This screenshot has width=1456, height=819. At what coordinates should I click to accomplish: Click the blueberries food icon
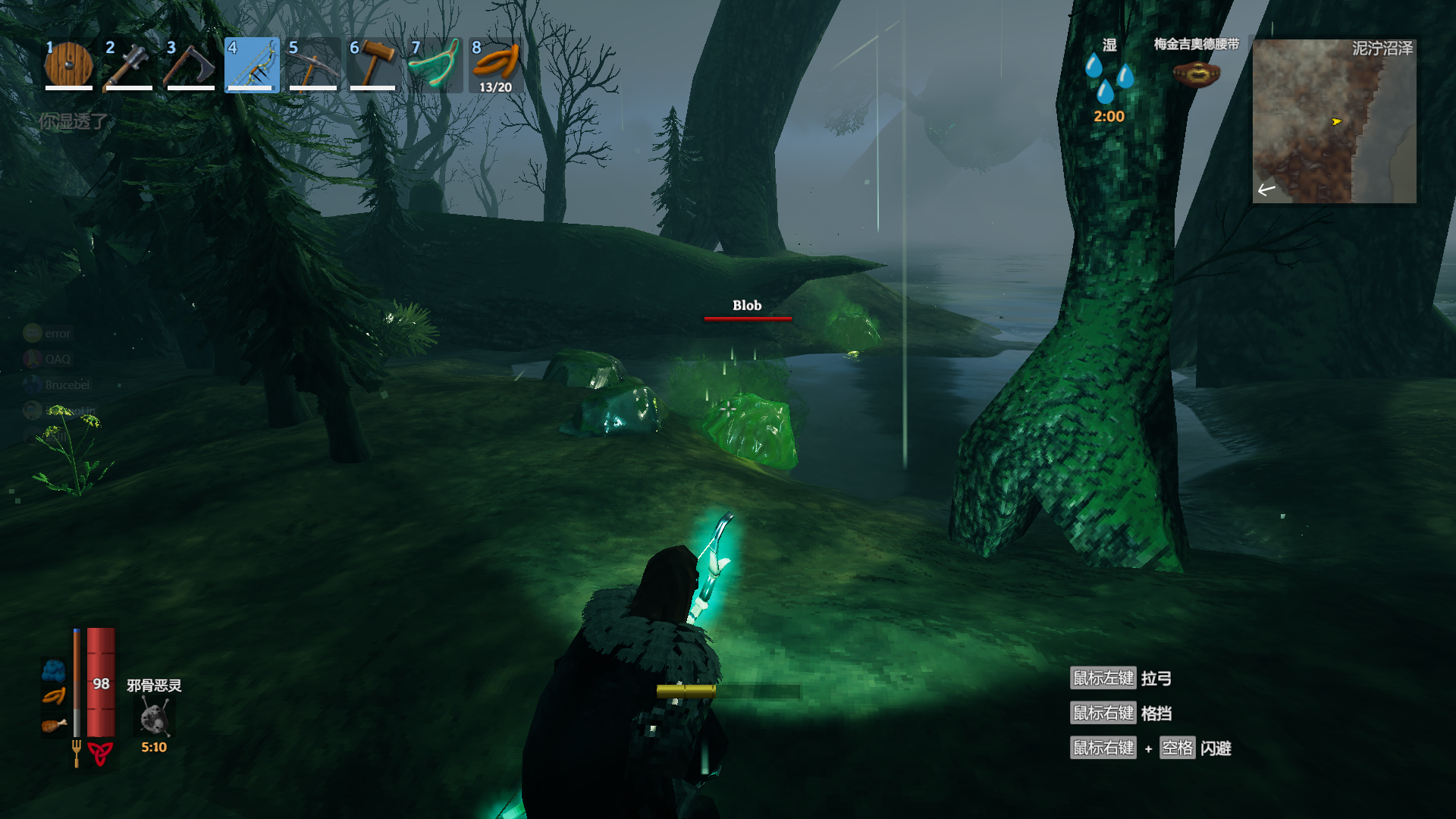[53, 670]
